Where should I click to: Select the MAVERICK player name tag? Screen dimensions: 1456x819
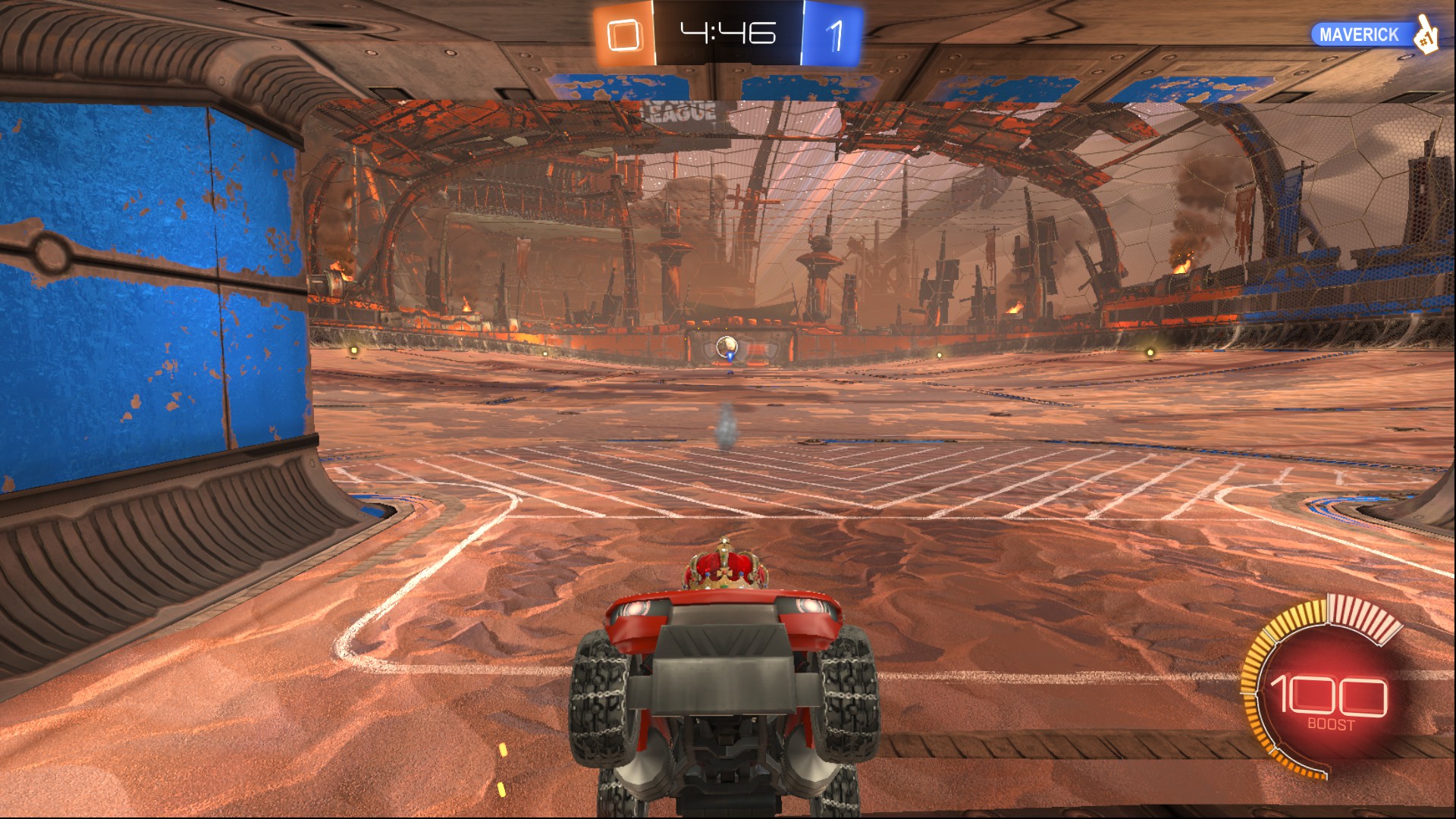coord(1359,35)
